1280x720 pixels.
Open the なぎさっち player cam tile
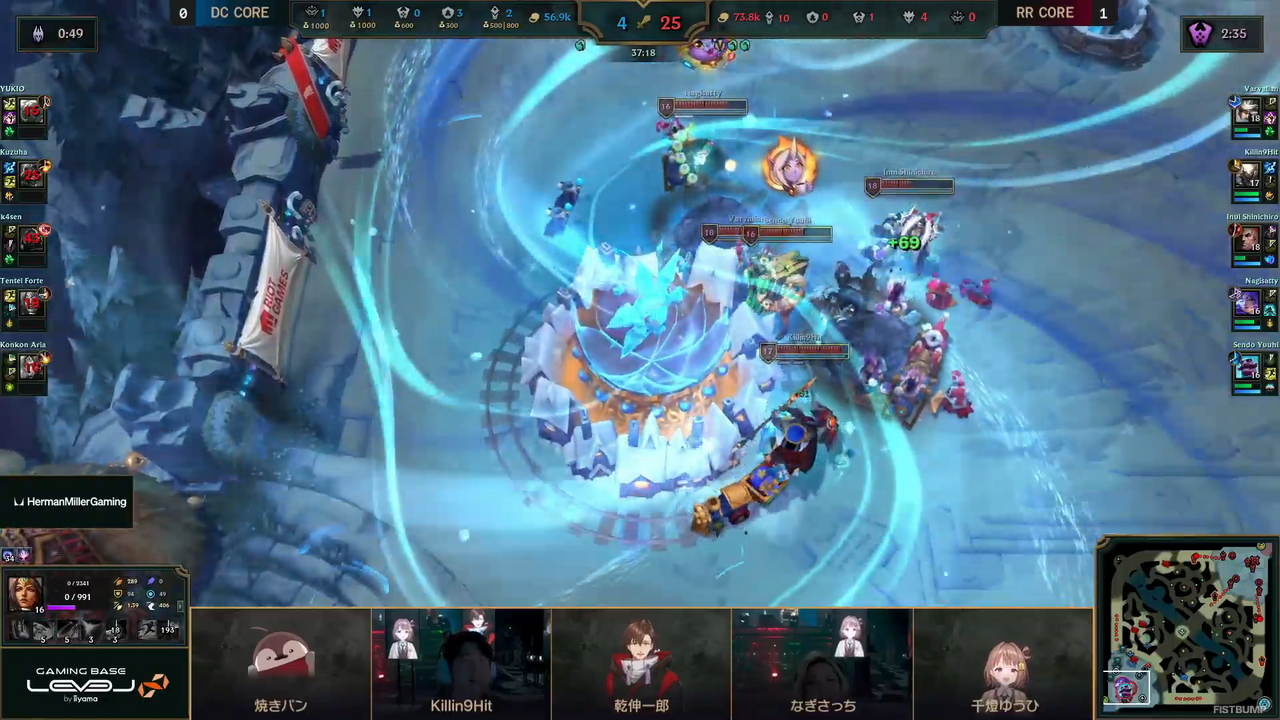tap(821, 663)
